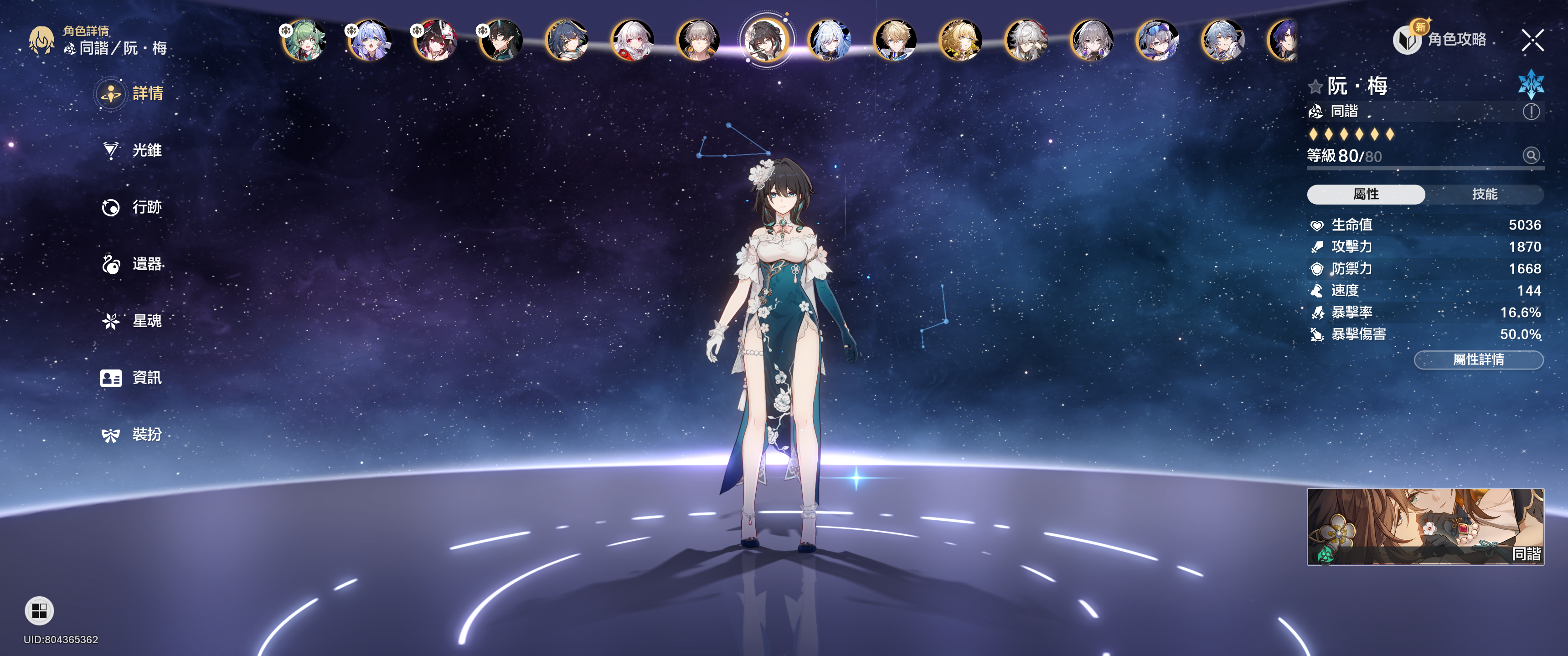This screenshot has height=656, width=1568.
Task: Select the blonde male character portrait
Action: [895, 41]
